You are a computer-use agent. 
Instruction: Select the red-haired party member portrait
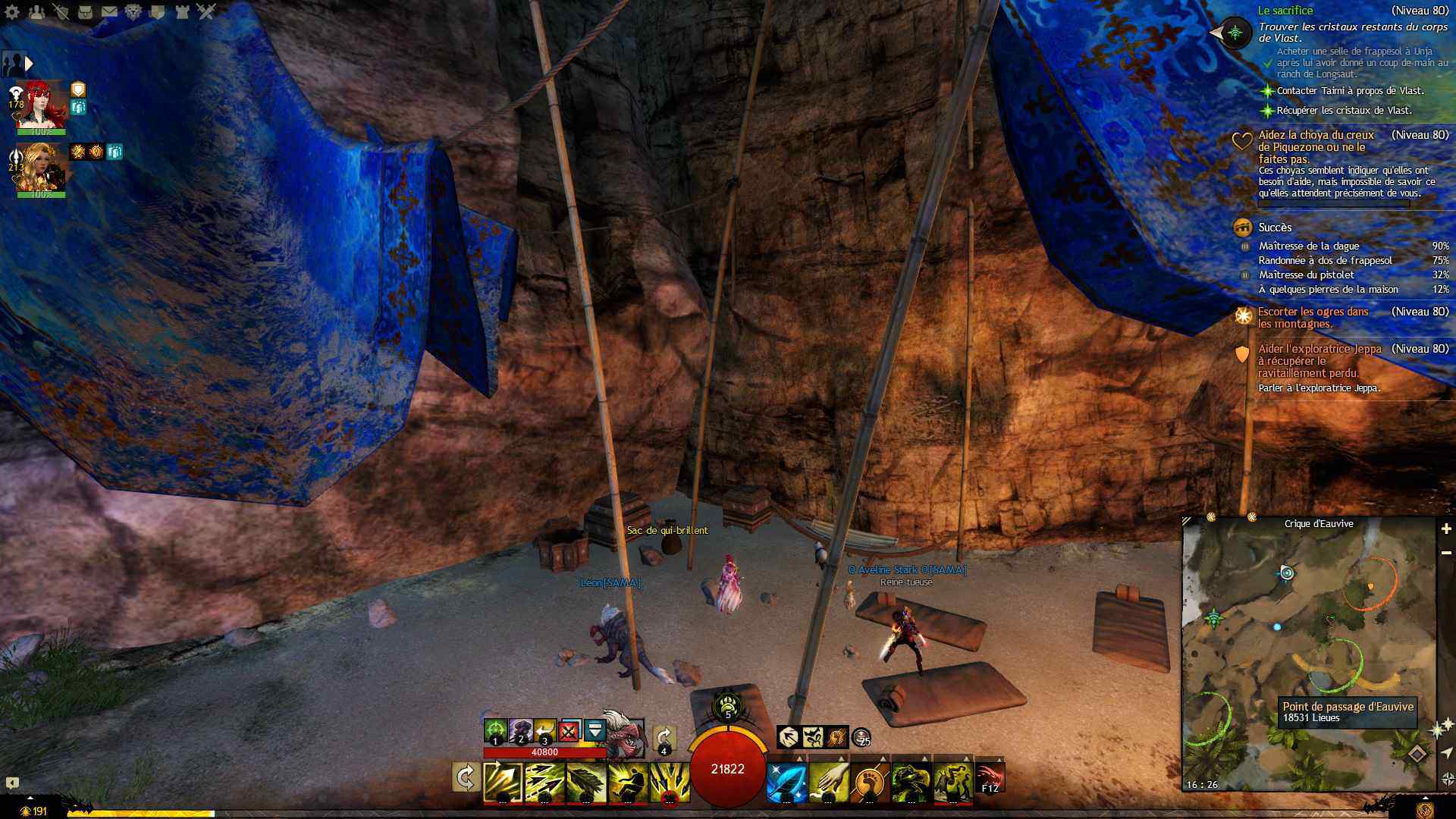42,105
